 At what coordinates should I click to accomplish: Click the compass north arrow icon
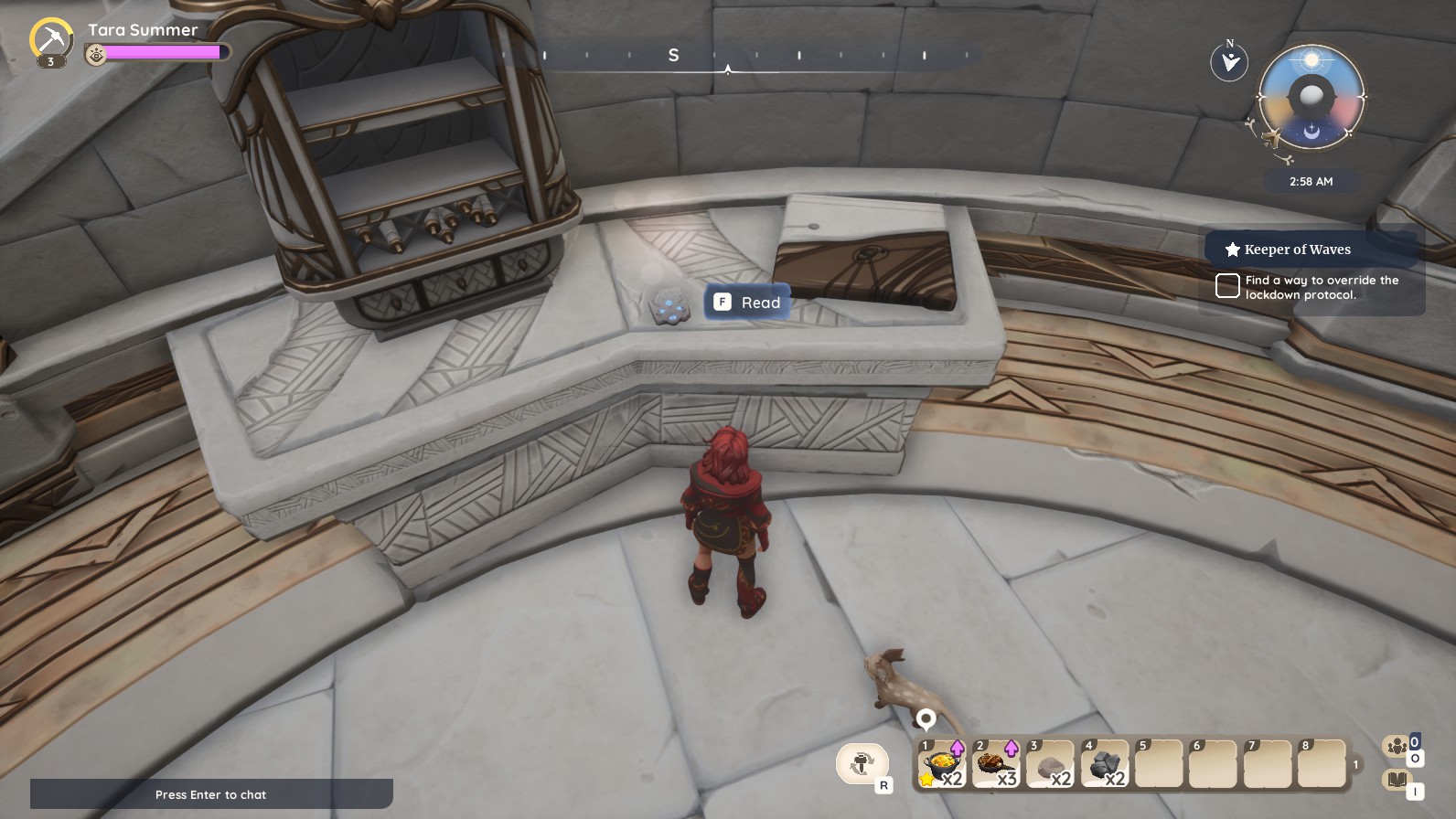(1229, 61)
